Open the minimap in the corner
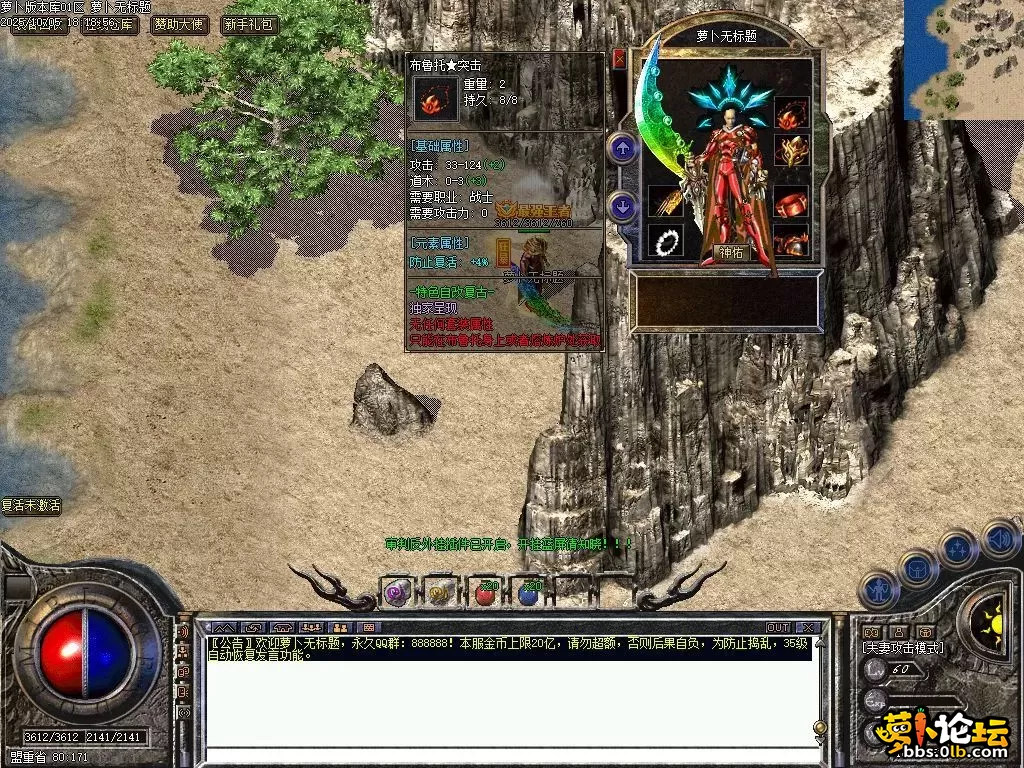1024x768 pixels. click(964, 60)
